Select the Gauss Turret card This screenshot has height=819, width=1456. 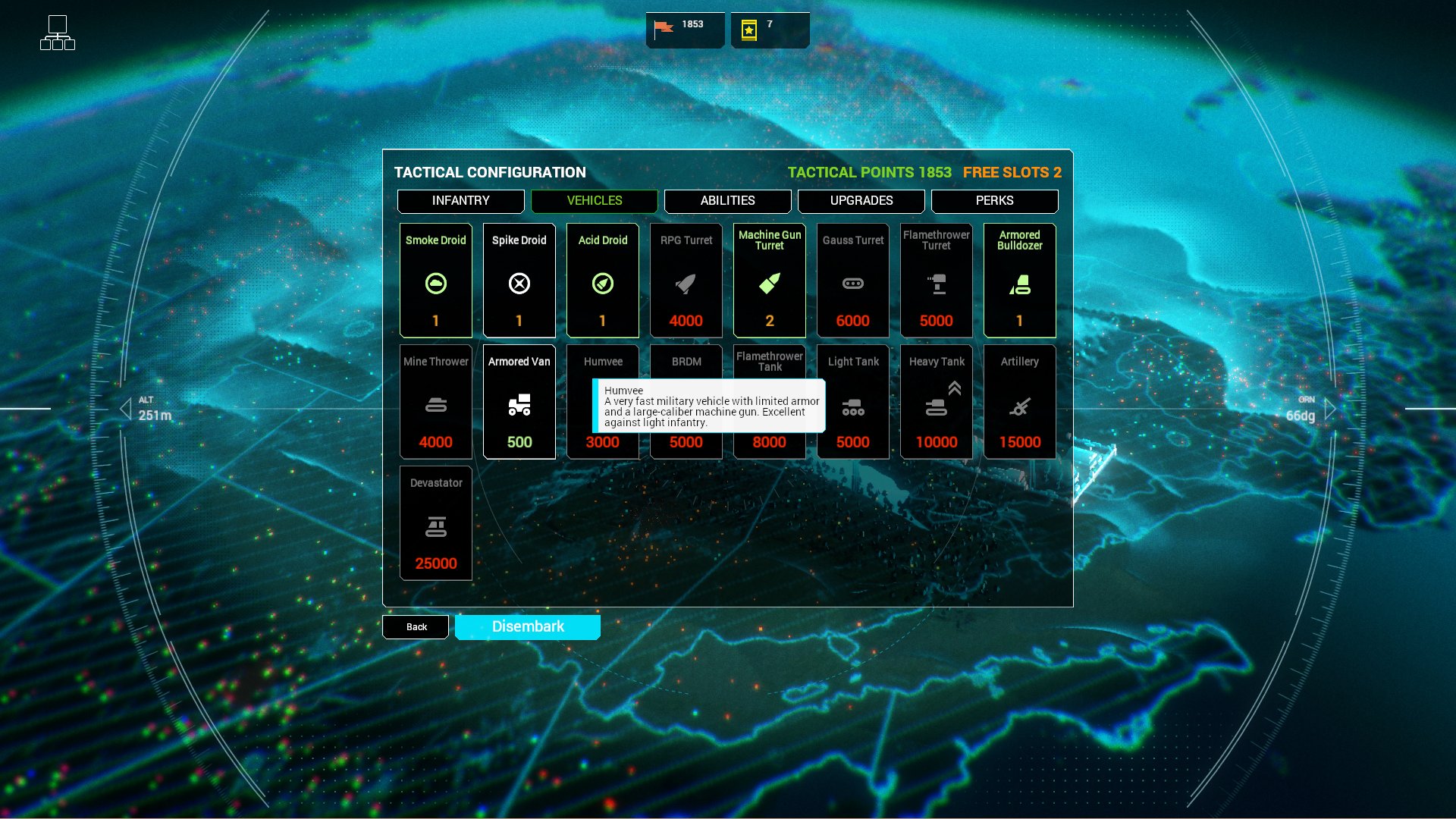(x=853, y=281)
